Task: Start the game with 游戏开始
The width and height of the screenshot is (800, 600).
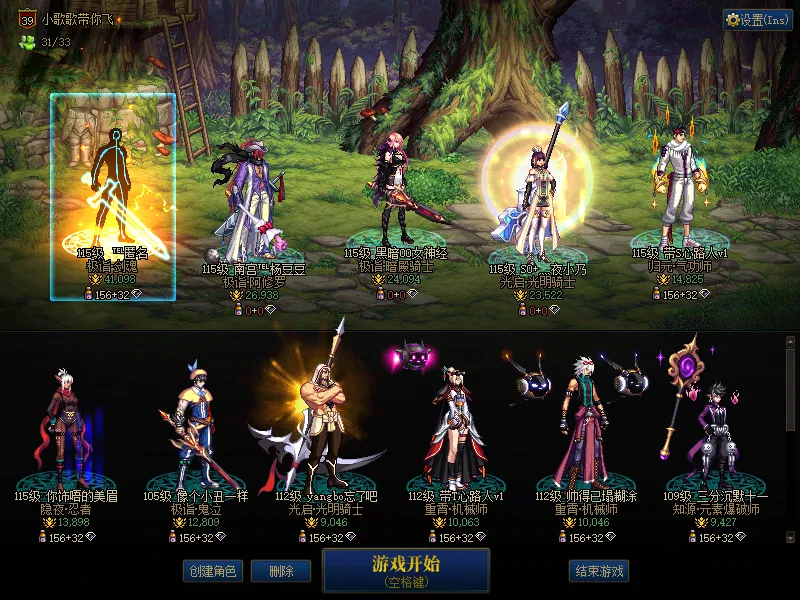Action: pos(406,569)
